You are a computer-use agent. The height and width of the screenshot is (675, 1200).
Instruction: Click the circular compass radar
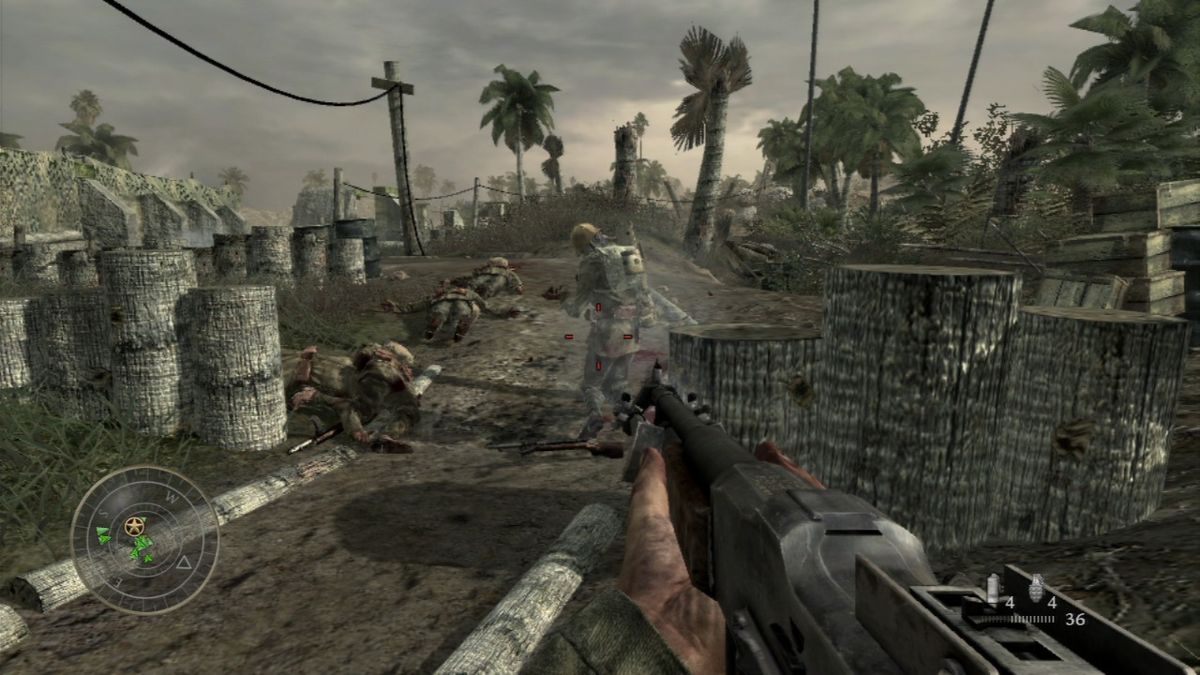145,540
